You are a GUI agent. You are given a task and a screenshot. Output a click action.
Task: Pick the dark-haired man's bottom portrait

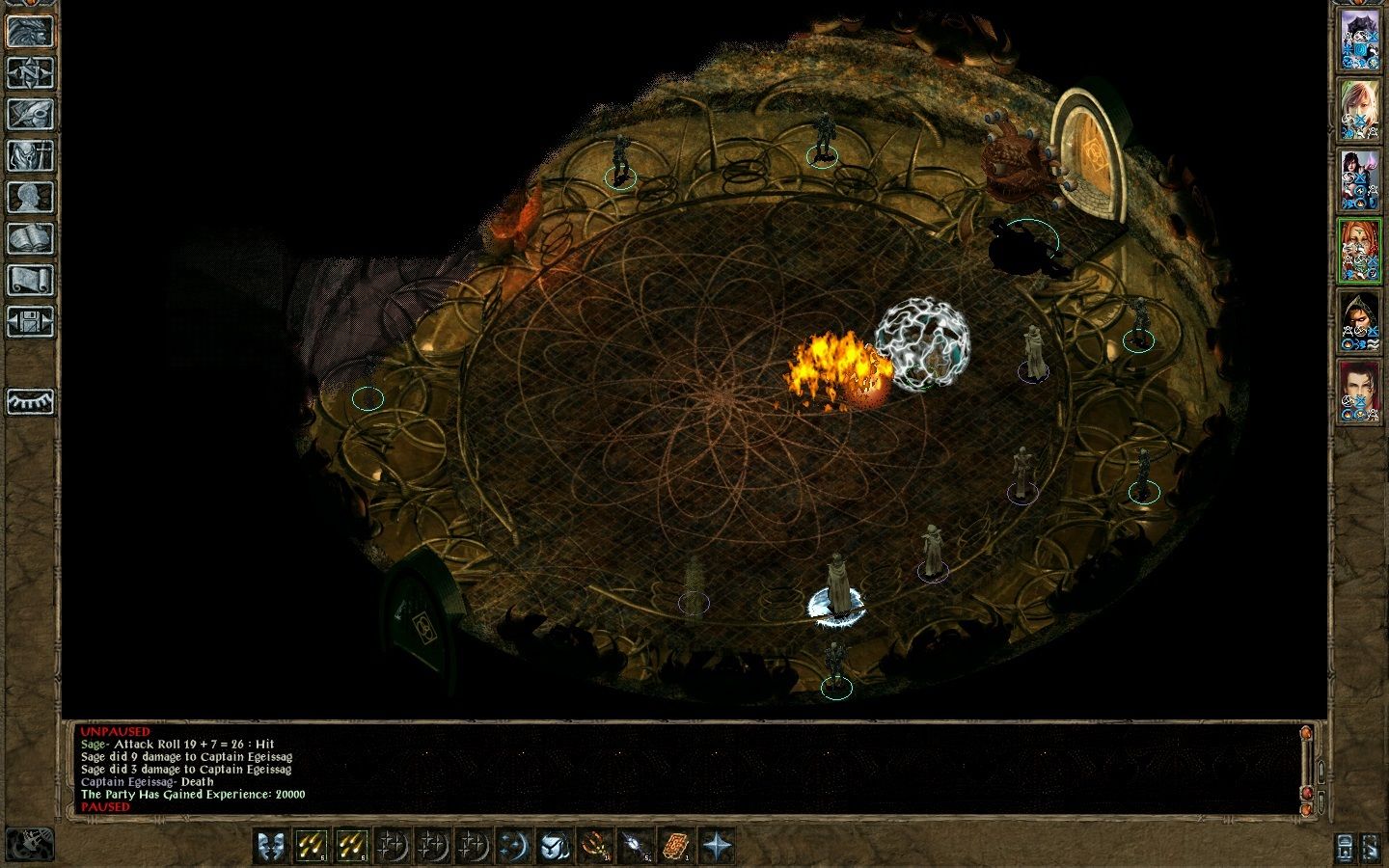pos(1359,392)
